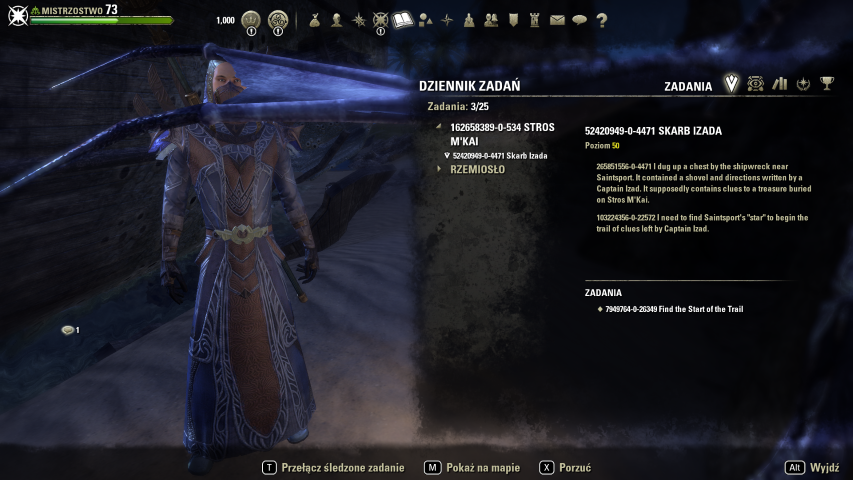Open the Crown Store crown icon
Screen dimensions: 853x480
pos(251,19)
